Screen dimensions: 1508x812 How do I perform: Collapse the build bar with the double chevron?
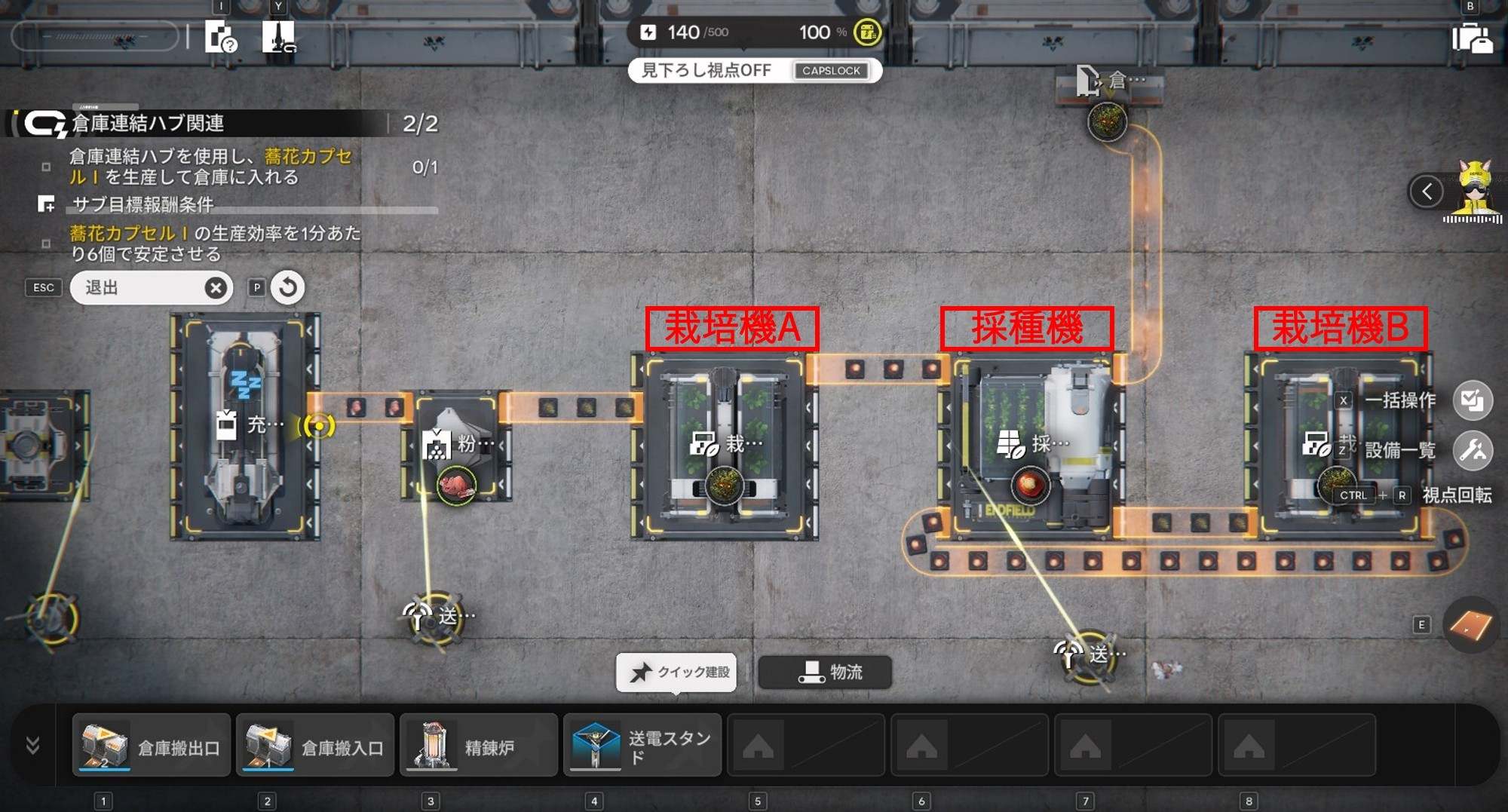coord(32,746)
